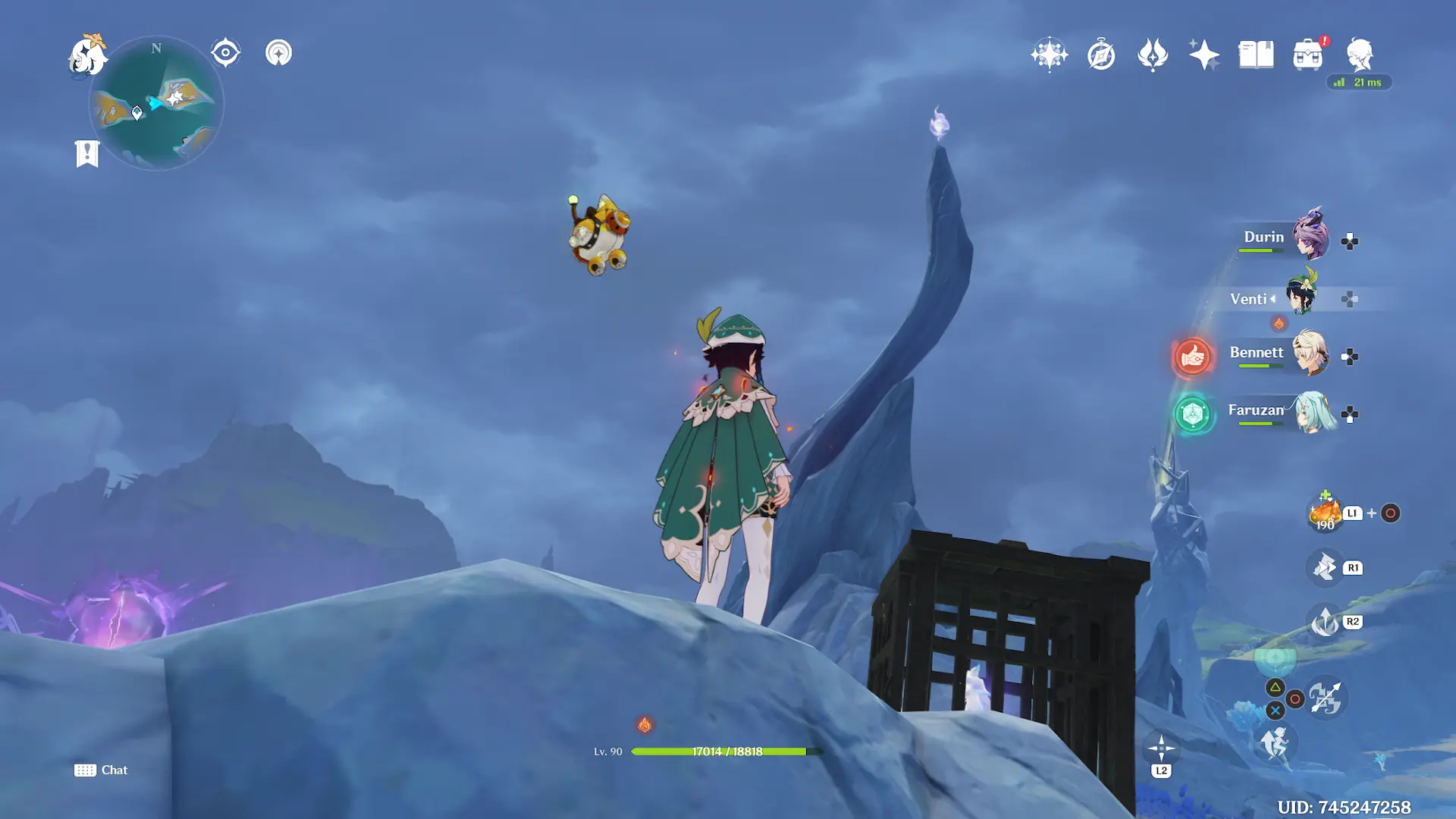
Task: Open the compass adventure icon
Action: tap(1101, 55)
